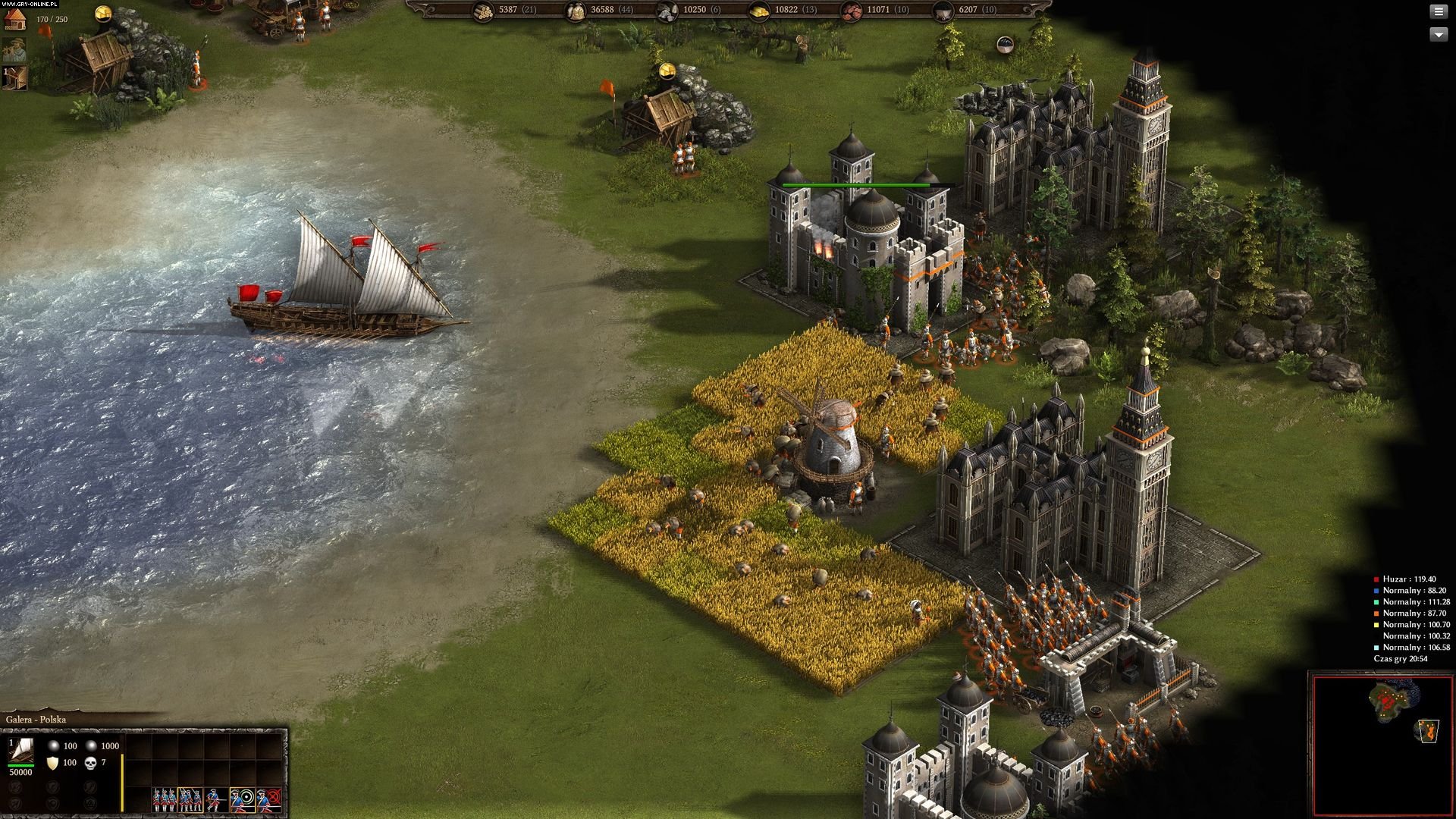Viewport: 1456px width, 819px height.
Task: Select the house icon beside population count
Action: (x=15, y=18)
